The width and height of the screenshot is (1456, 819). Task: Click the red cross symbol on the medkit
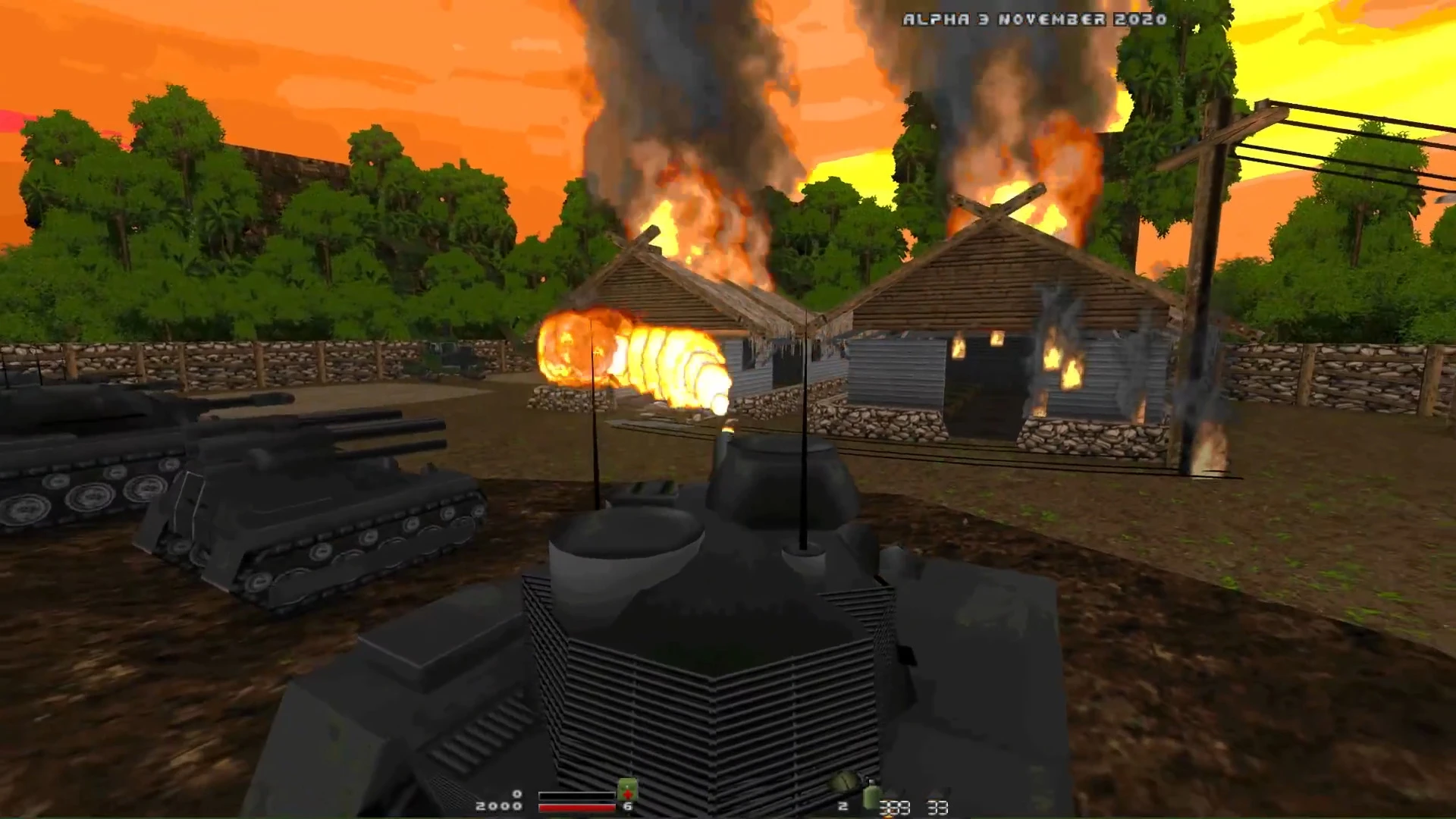click(626, 793)
